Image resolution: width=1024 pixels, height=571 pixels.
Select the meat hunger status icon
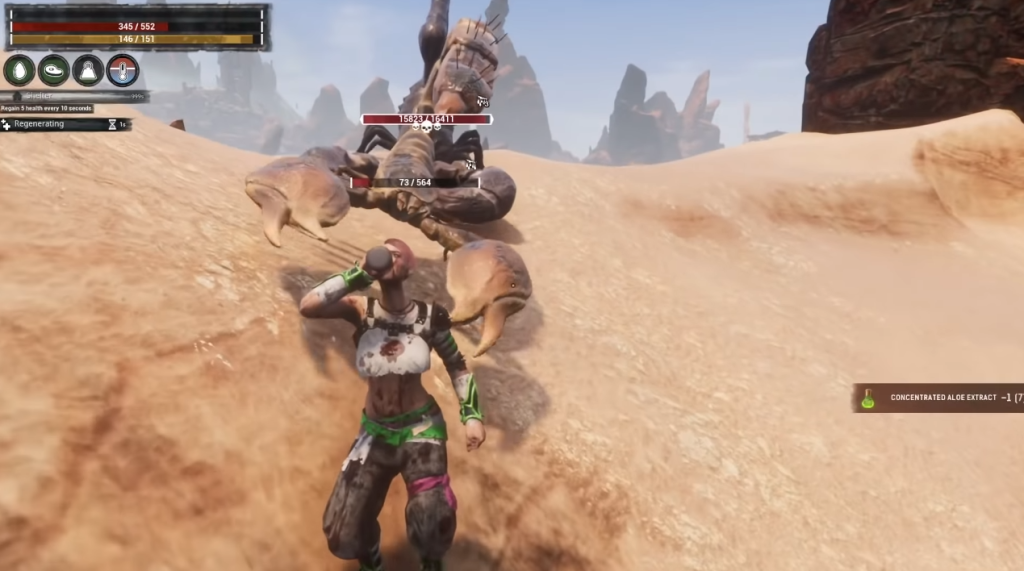point(54,70)
